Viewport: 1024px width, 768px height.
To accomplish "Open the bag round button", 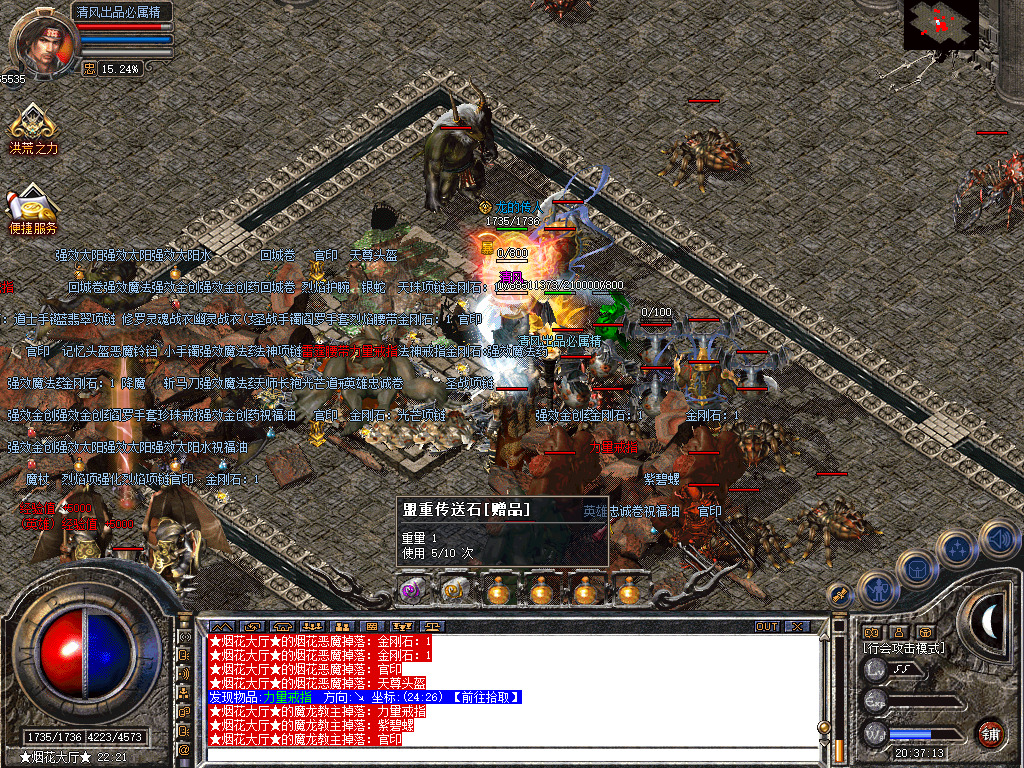I will tap(917, 568).
